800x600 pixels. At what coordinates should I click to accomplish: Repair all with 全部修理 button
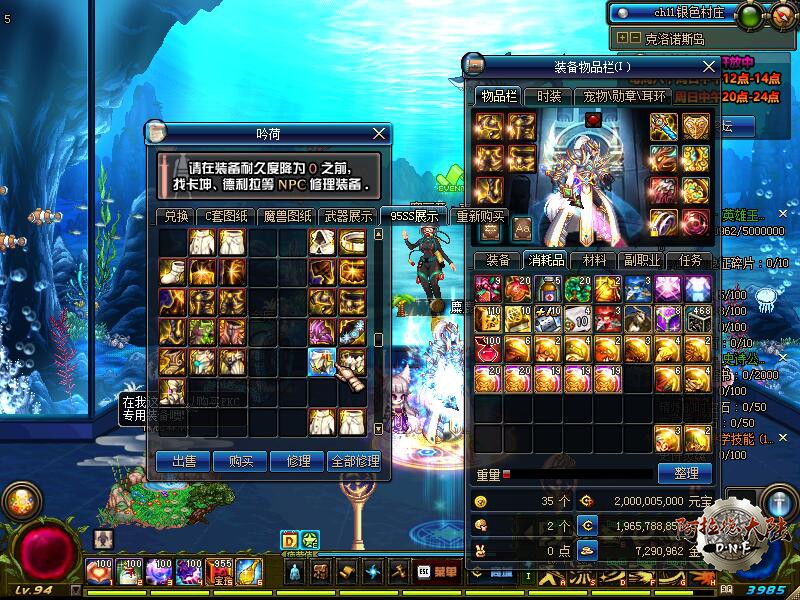pos(354,461)
